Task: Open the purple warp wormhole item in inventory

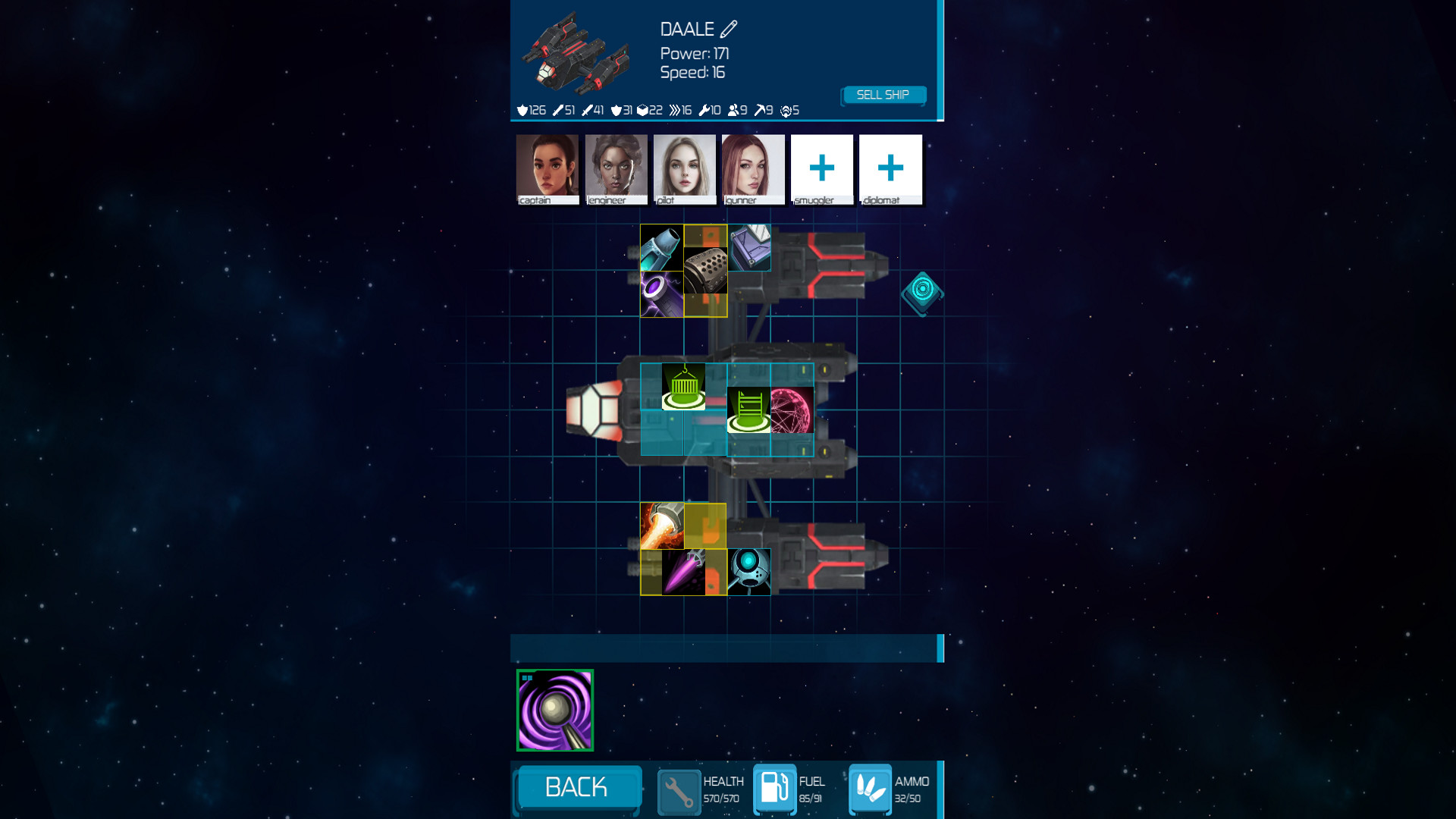Action: click(554, 711)
